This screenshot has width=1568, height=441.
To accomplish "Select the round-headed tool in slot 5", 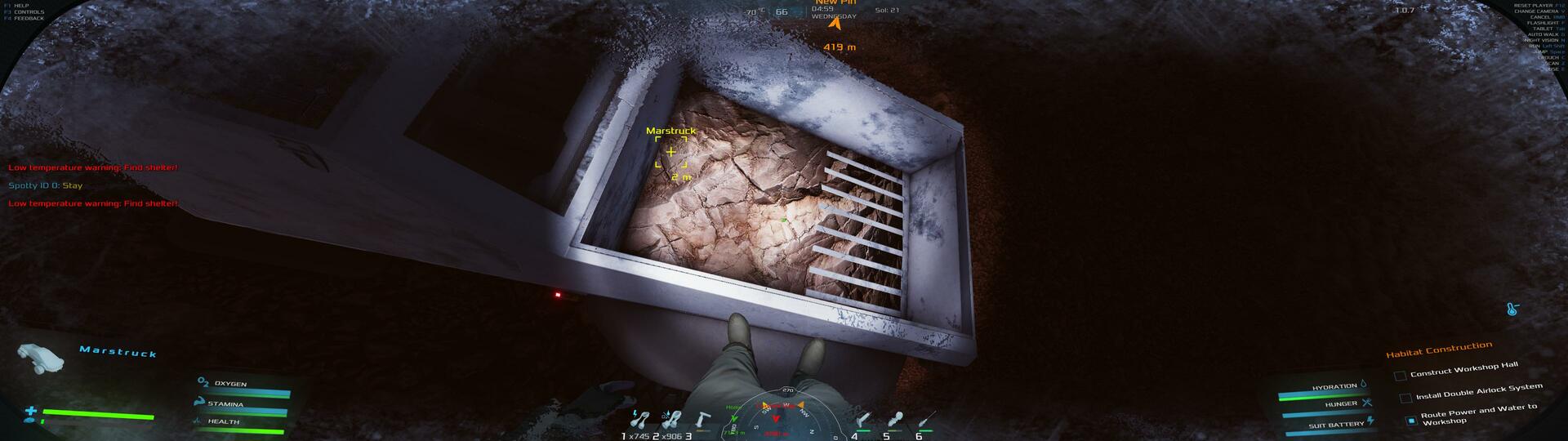I will (895, 421).
